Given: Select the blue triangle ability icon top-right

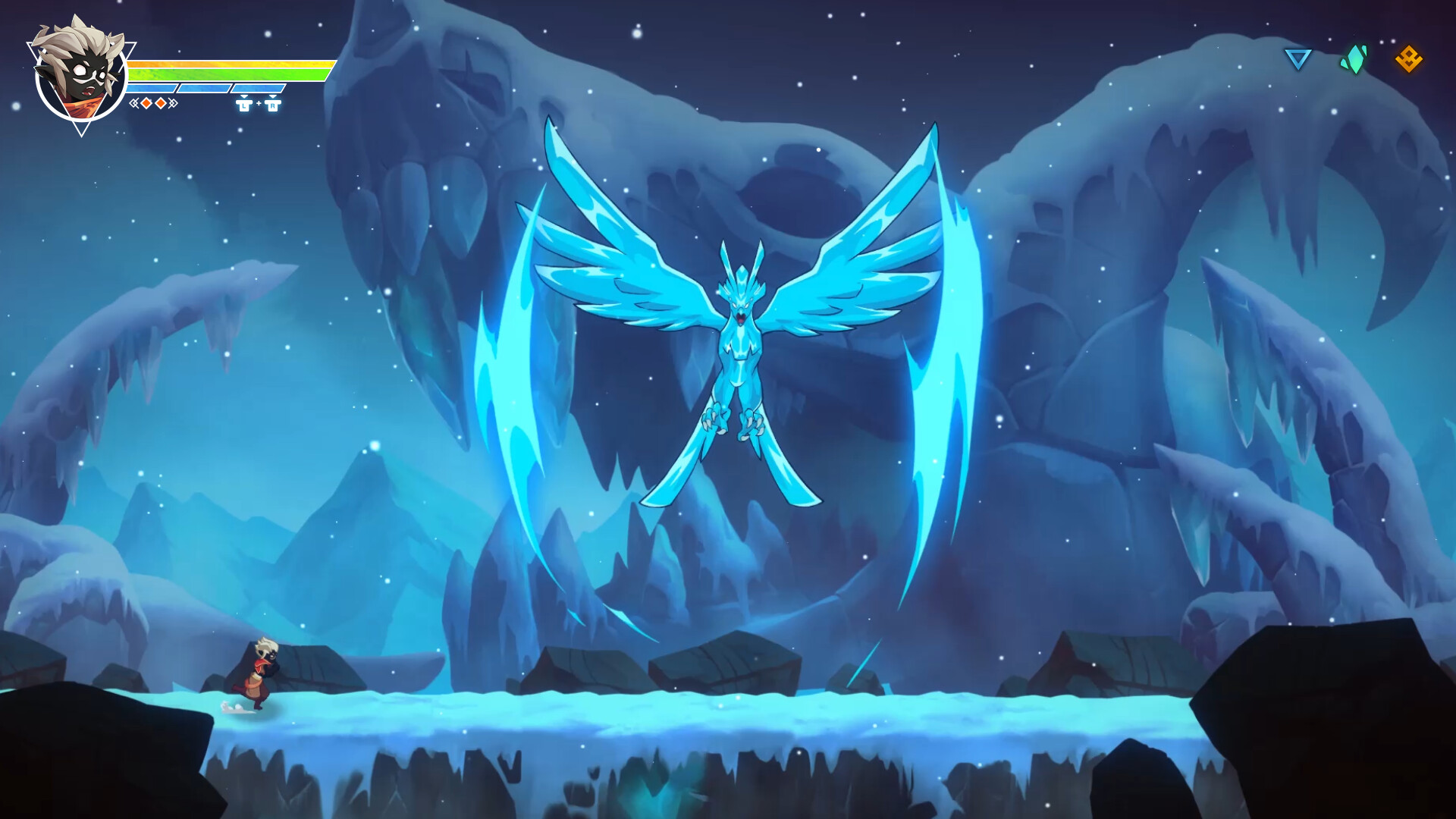Looking at the screenshot, I should pos(1298,59).
